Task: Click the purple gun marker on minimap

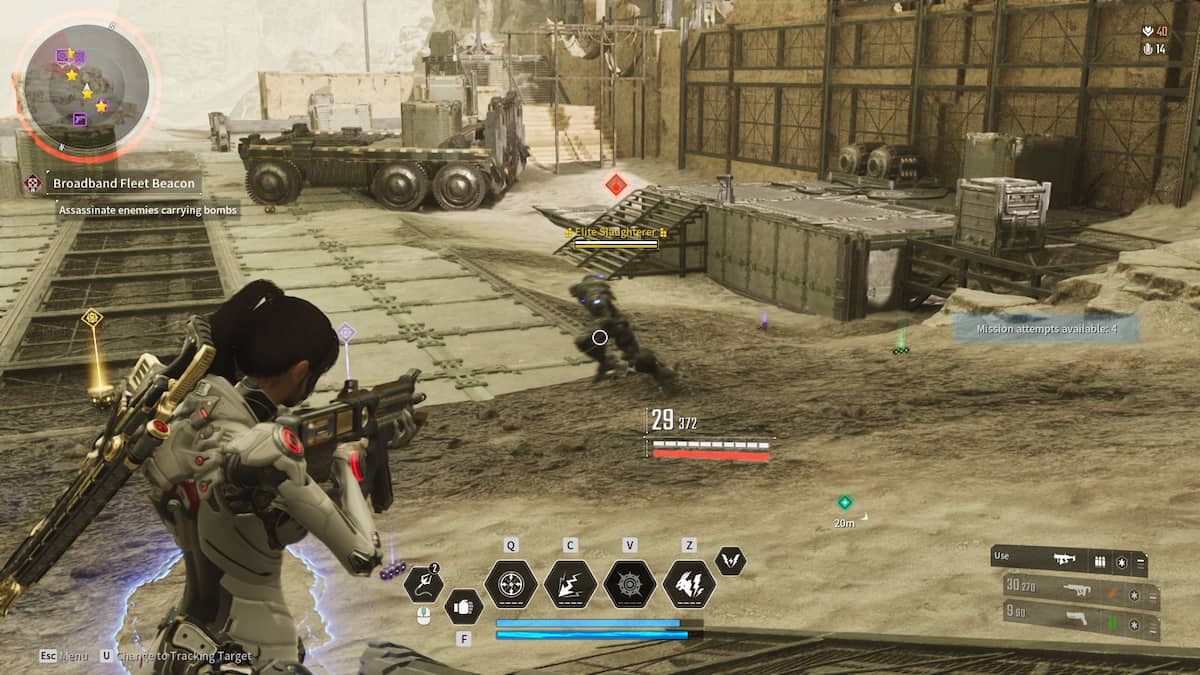Action: 80,120
